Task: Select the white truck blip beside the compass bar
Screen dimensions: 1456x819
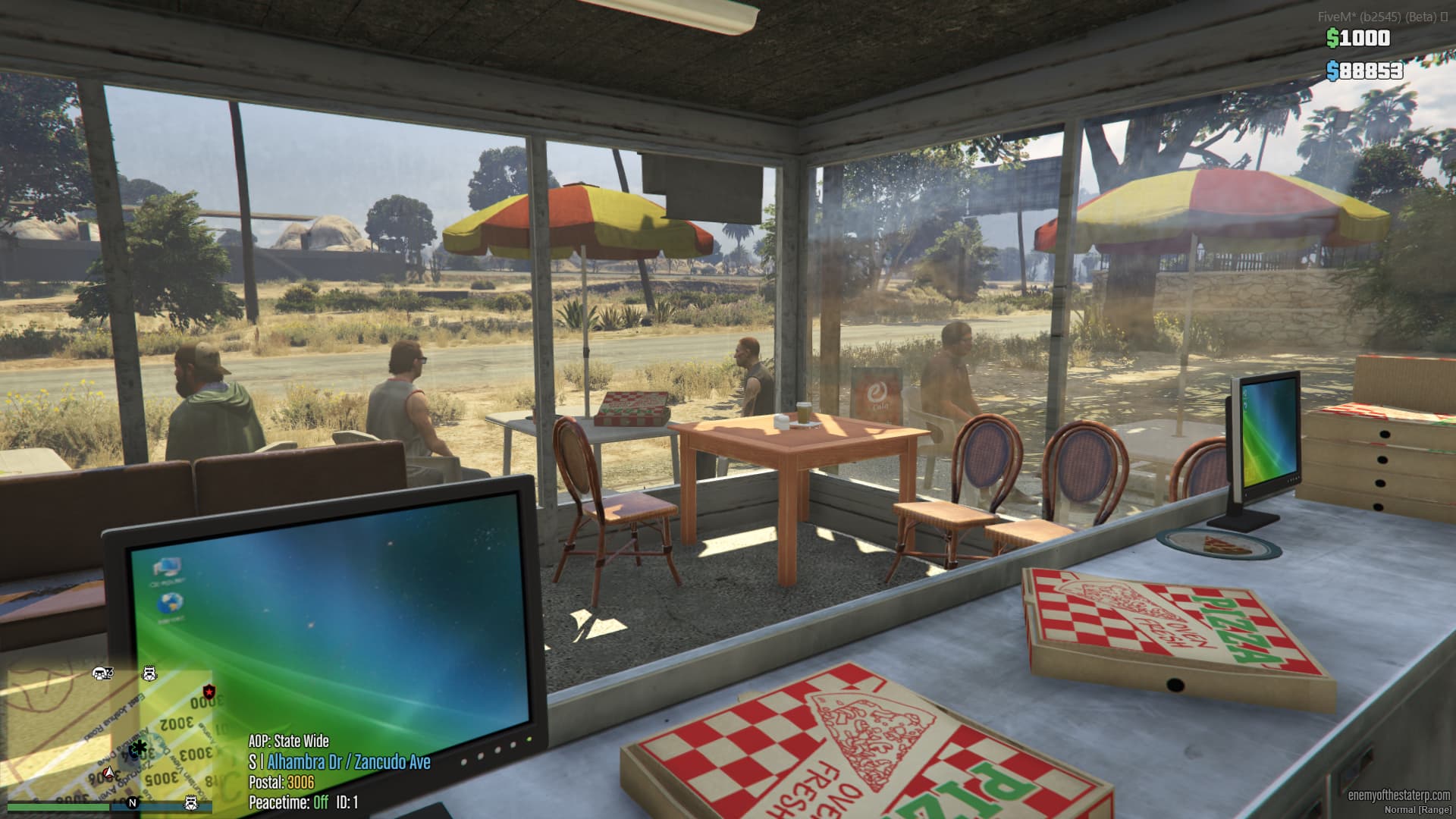Action: pos(190,803)
